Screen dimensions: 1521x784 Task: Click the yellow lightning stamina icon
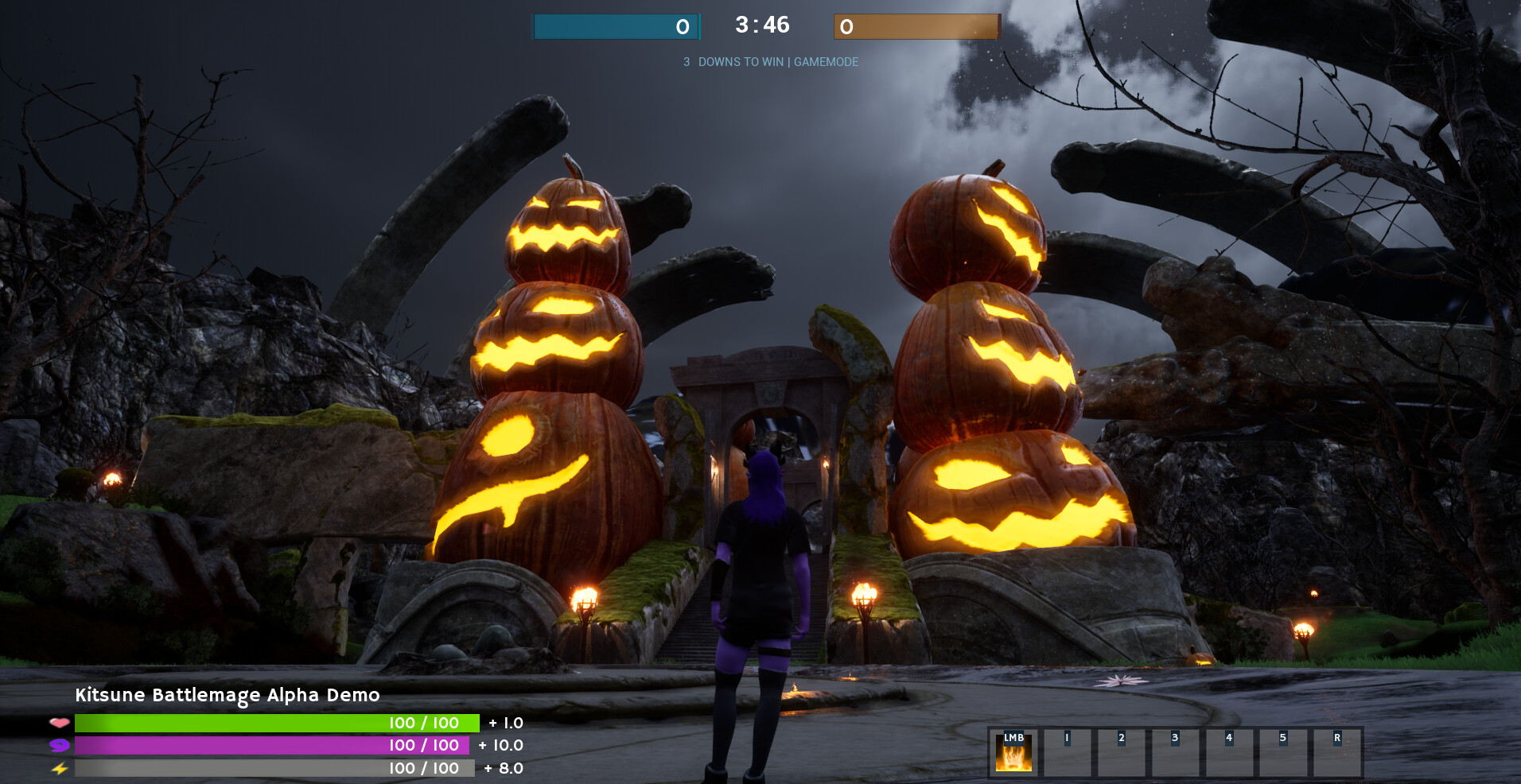click(58, 769)
